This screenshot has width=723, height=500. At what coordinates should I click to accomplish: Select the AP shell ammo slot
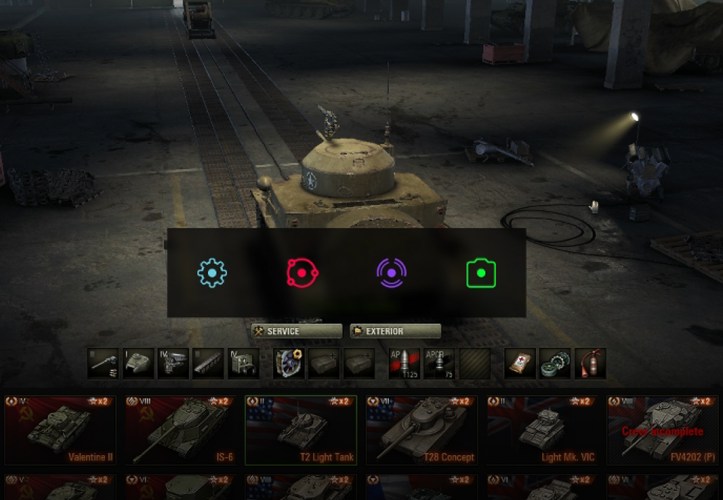coord(404,363)
